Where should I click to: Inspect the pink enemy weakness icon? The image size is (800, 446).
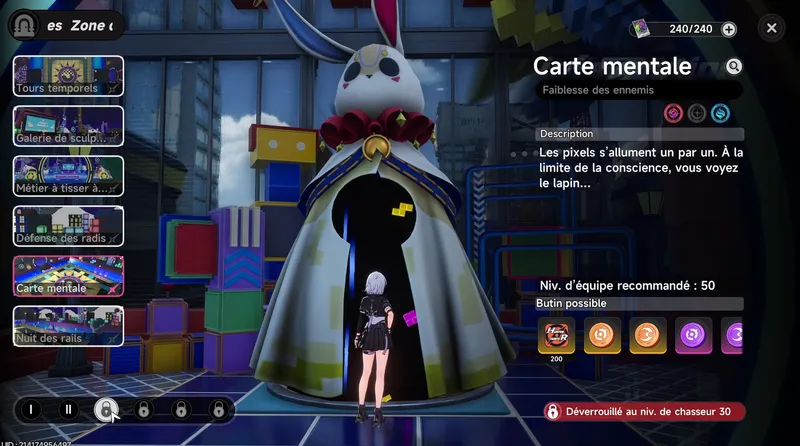coord(673,113)
